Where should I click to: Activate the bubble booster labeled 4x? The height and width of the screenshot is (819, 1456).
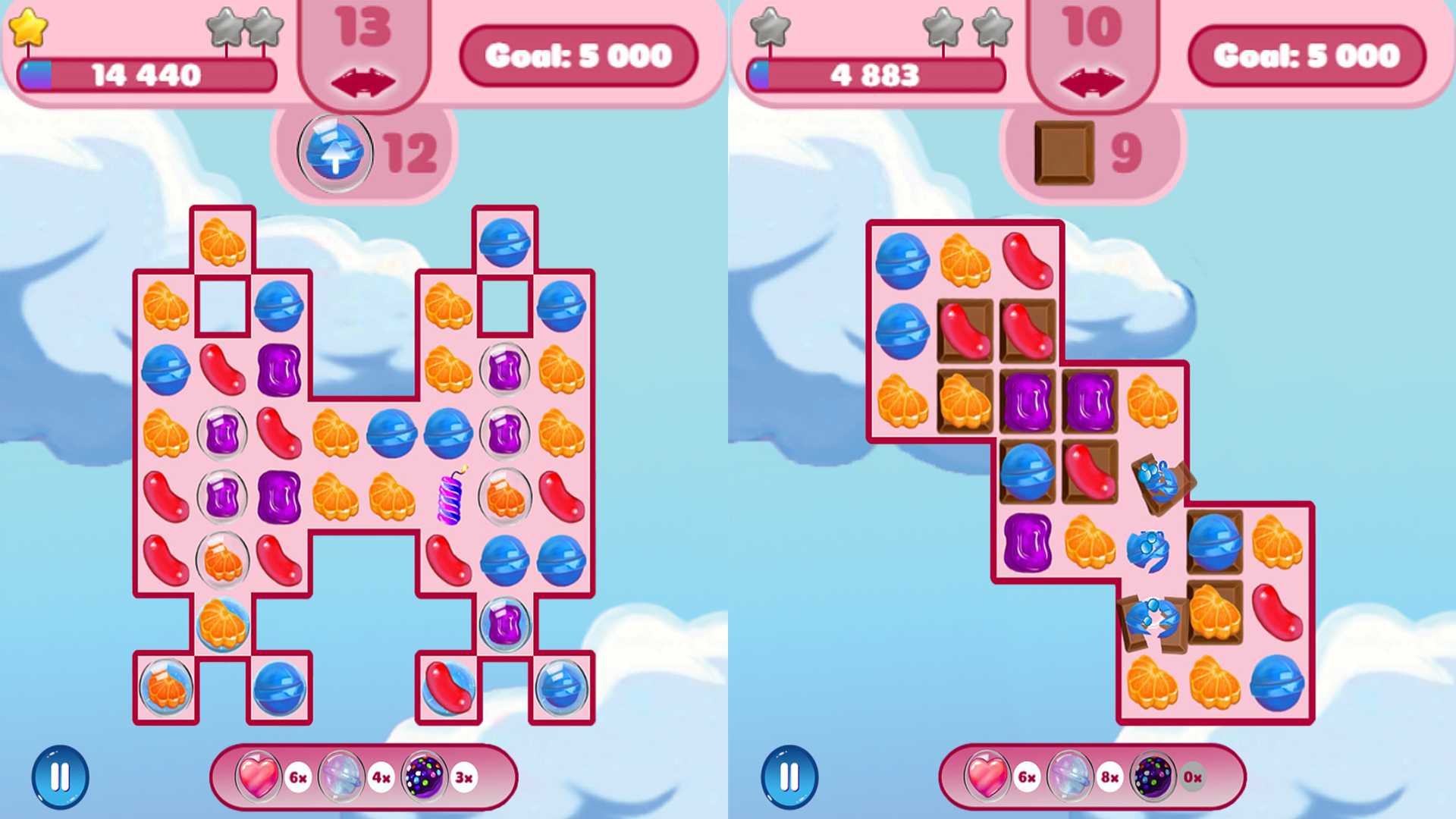(x=341, y=777)
